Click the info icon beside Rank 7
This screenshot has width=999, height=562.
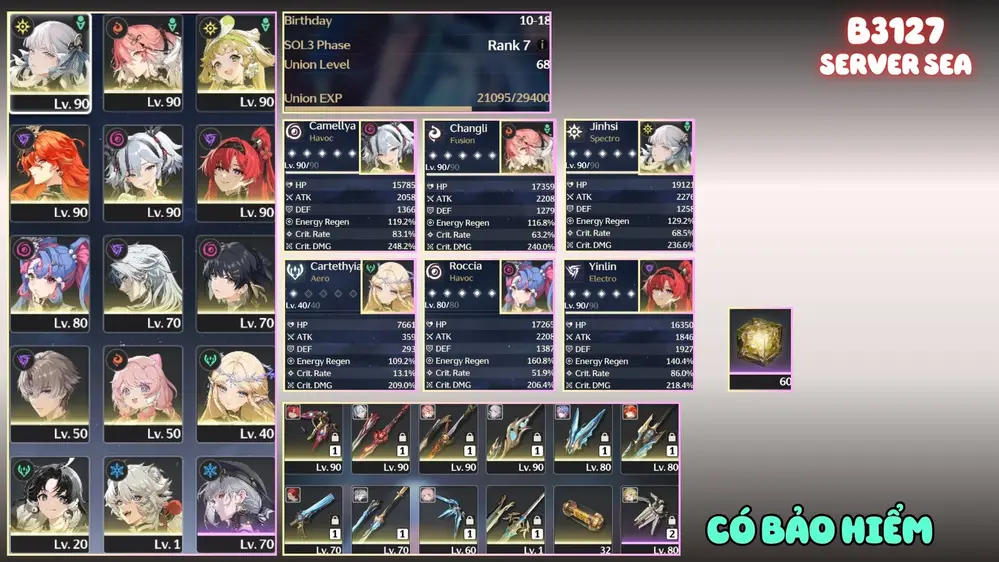[542, 45]
